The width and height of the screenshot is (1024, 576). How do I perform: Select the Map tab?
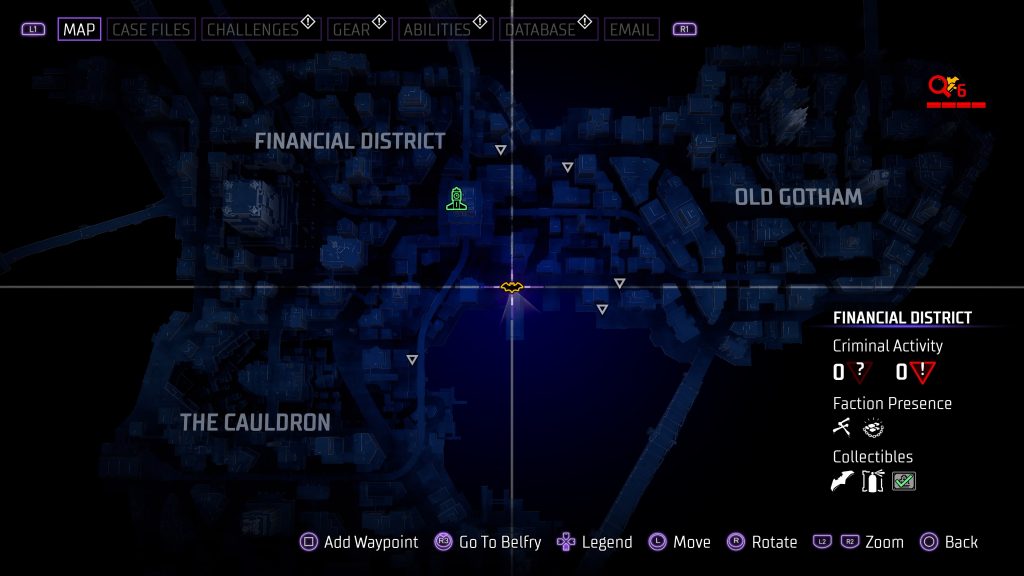coord(79,29)
